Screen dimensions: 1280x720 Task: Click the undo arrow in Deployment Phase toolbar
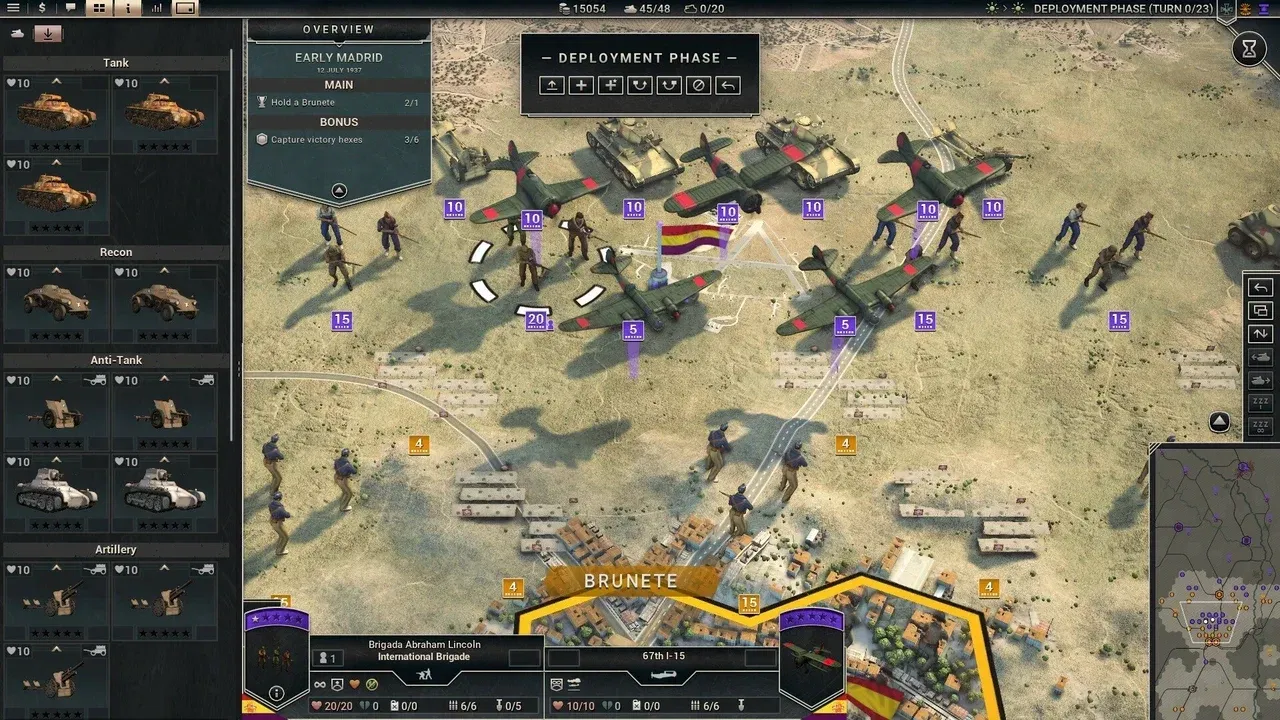click(x=728, y=85)
